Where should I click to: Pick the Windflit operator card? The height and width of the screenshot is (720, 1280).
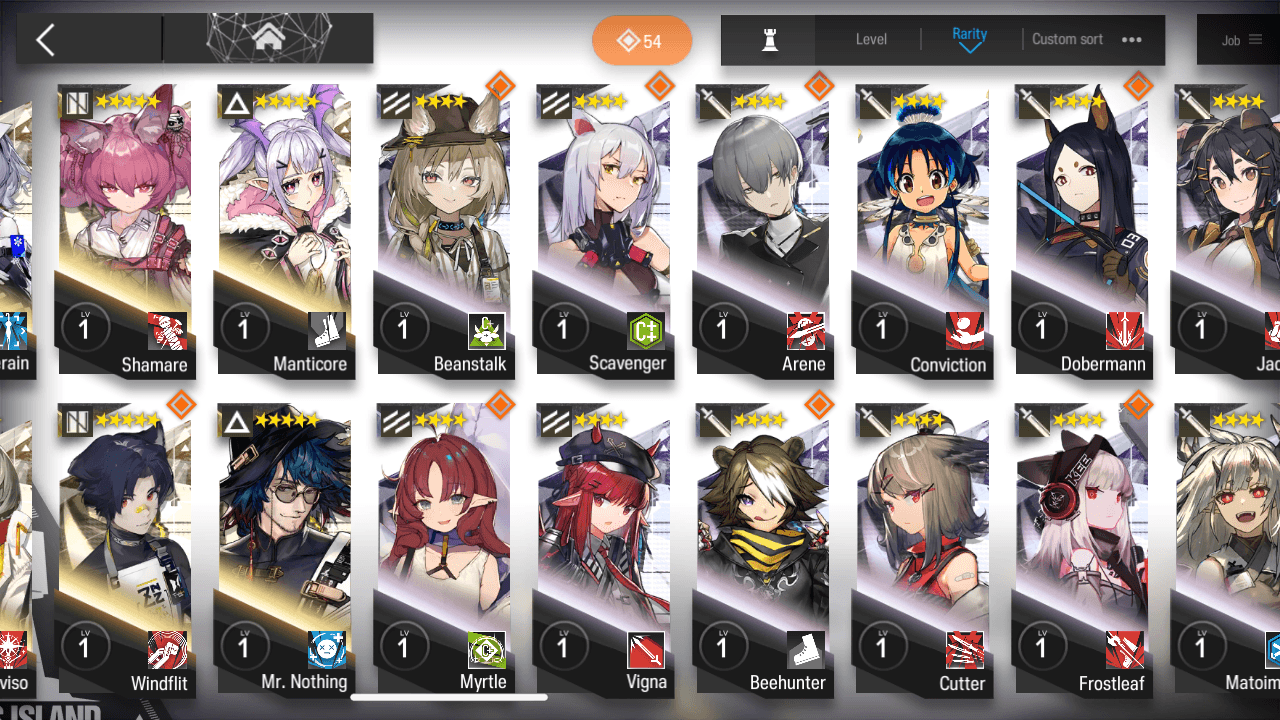(125, 550)
